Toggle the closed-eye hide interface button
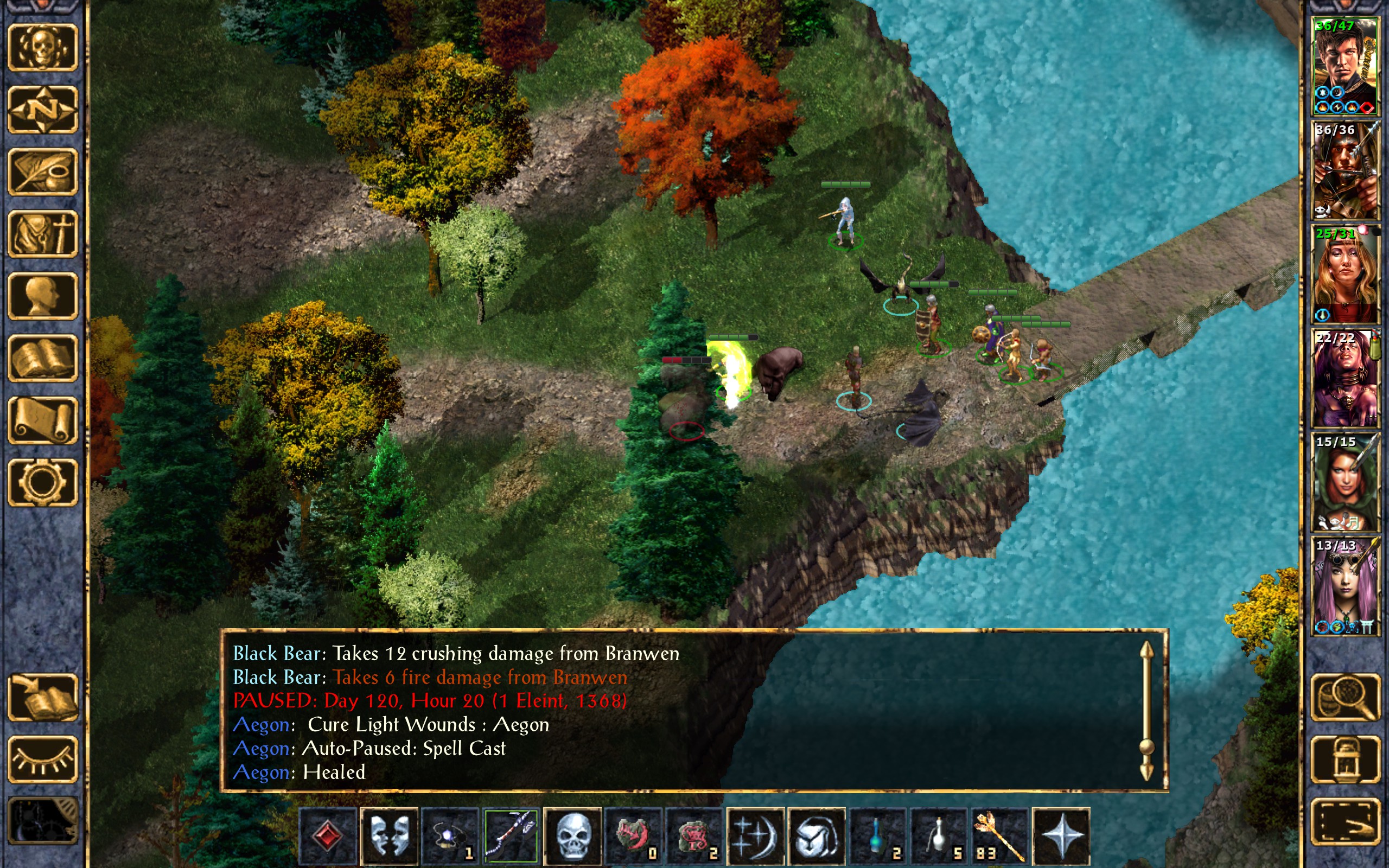The width and height of the screenshot is (1389, 868). pos(42,759)
